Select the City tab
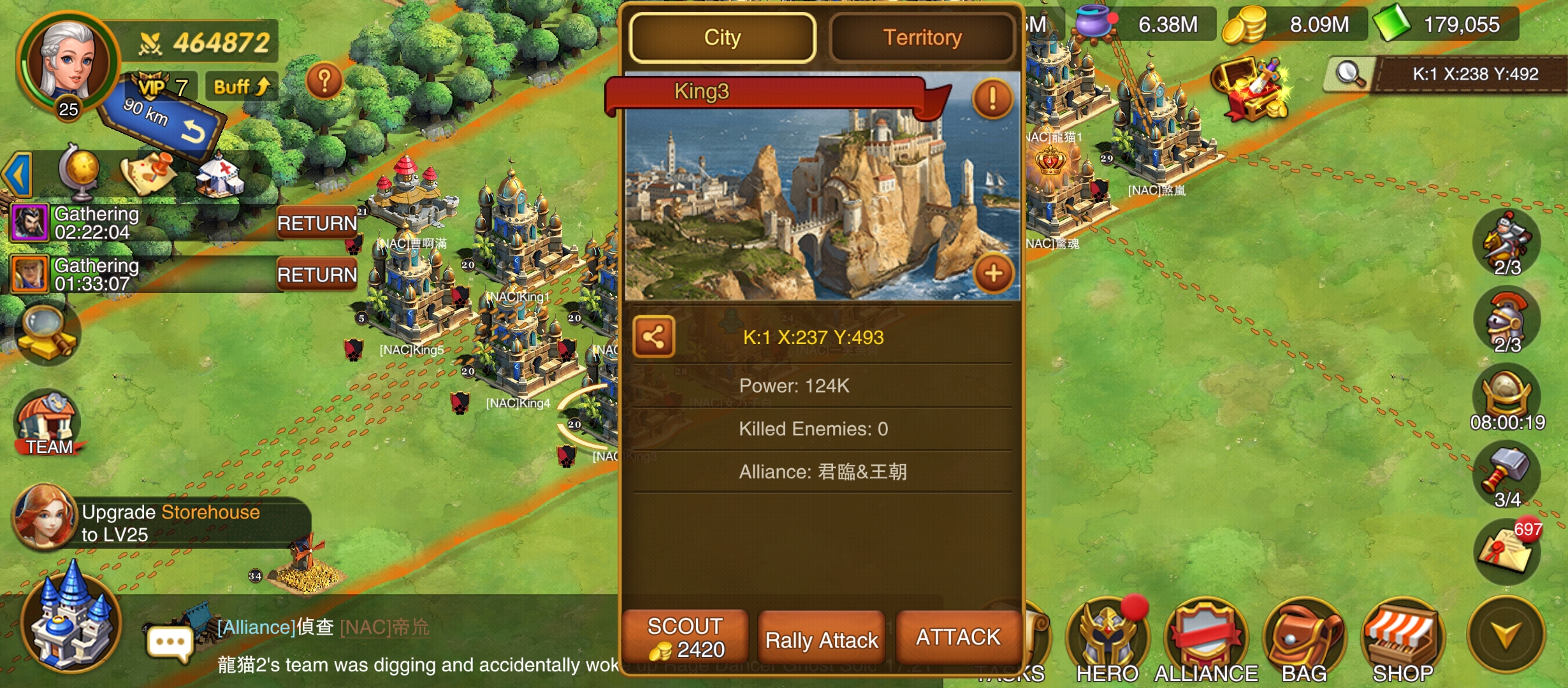1568x688 pixels. (x=722, y=38)
